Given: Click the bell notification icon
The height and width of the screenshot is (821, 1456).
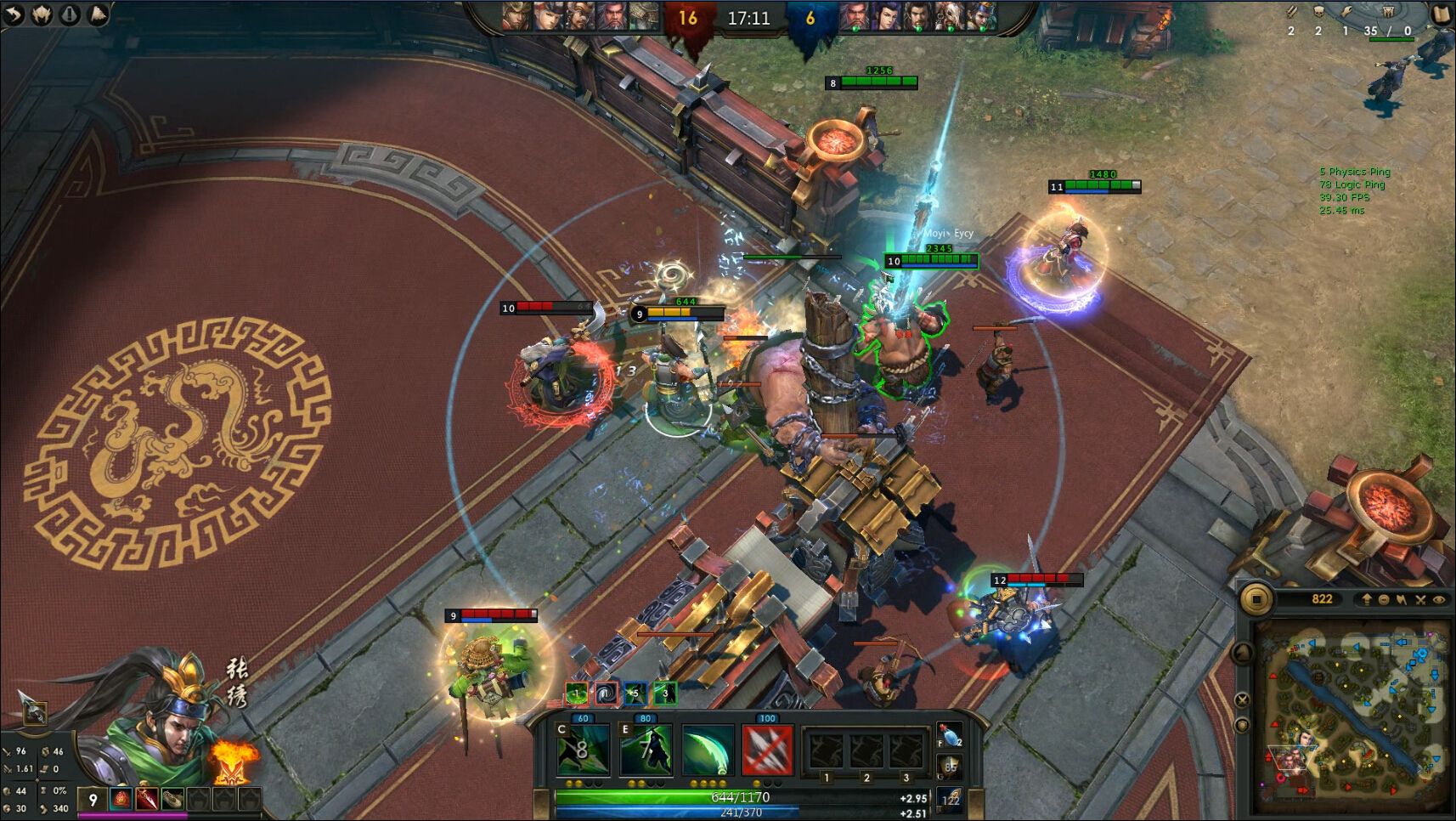Looking at the screenshot, I should 98,14.
